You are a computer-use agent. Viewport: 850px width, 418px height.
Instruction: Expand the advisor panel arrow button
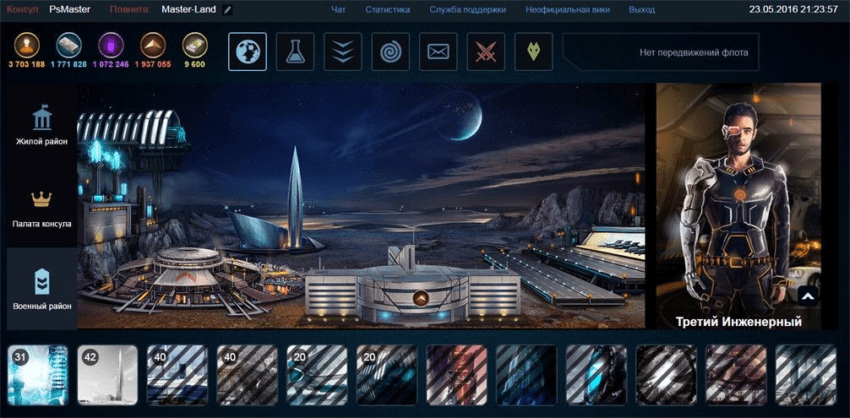pos(807,296)
